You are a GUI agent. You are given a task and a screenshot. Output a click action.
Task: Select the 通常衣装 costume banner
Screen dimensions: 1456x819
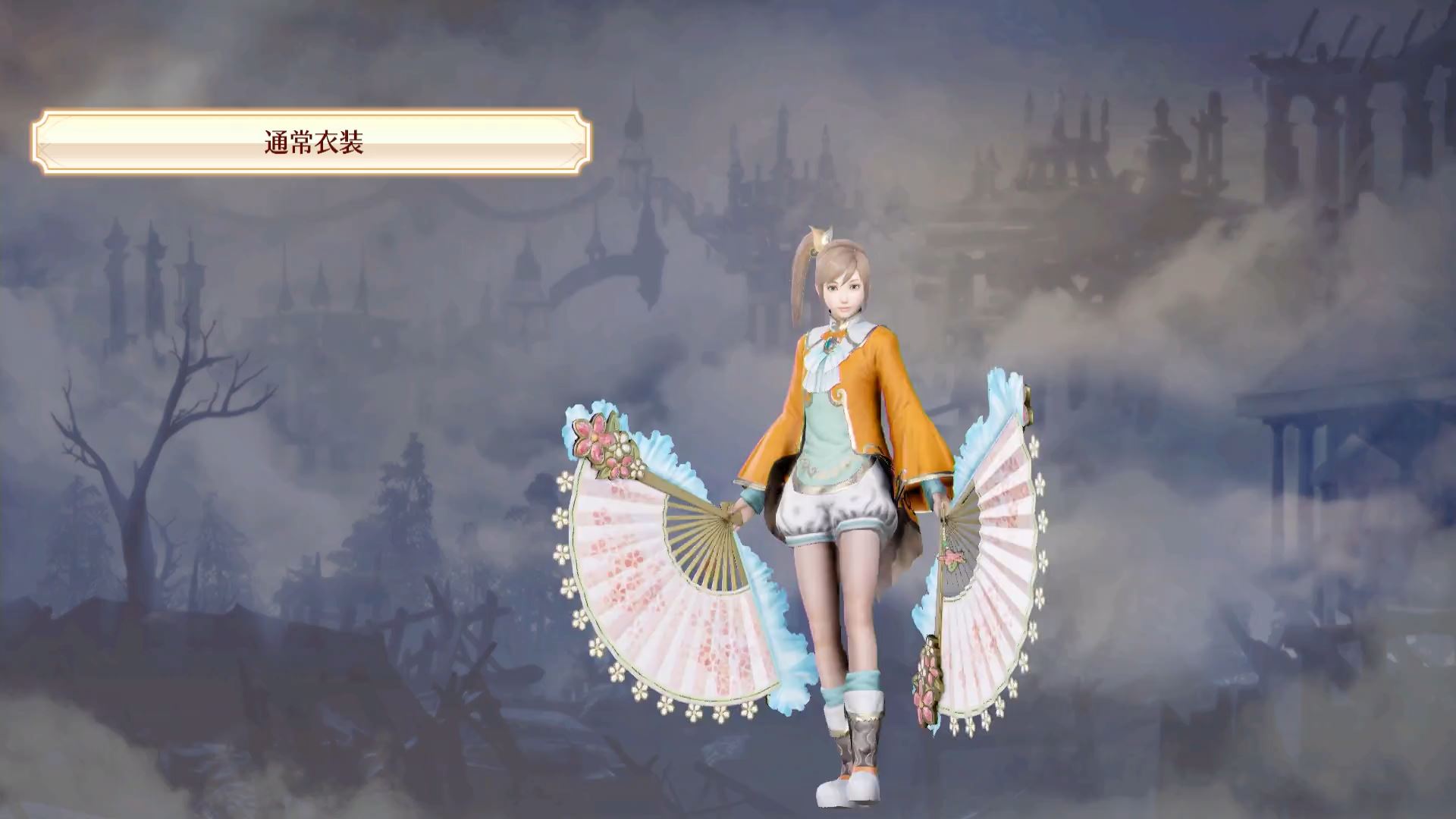click(312, 143)
